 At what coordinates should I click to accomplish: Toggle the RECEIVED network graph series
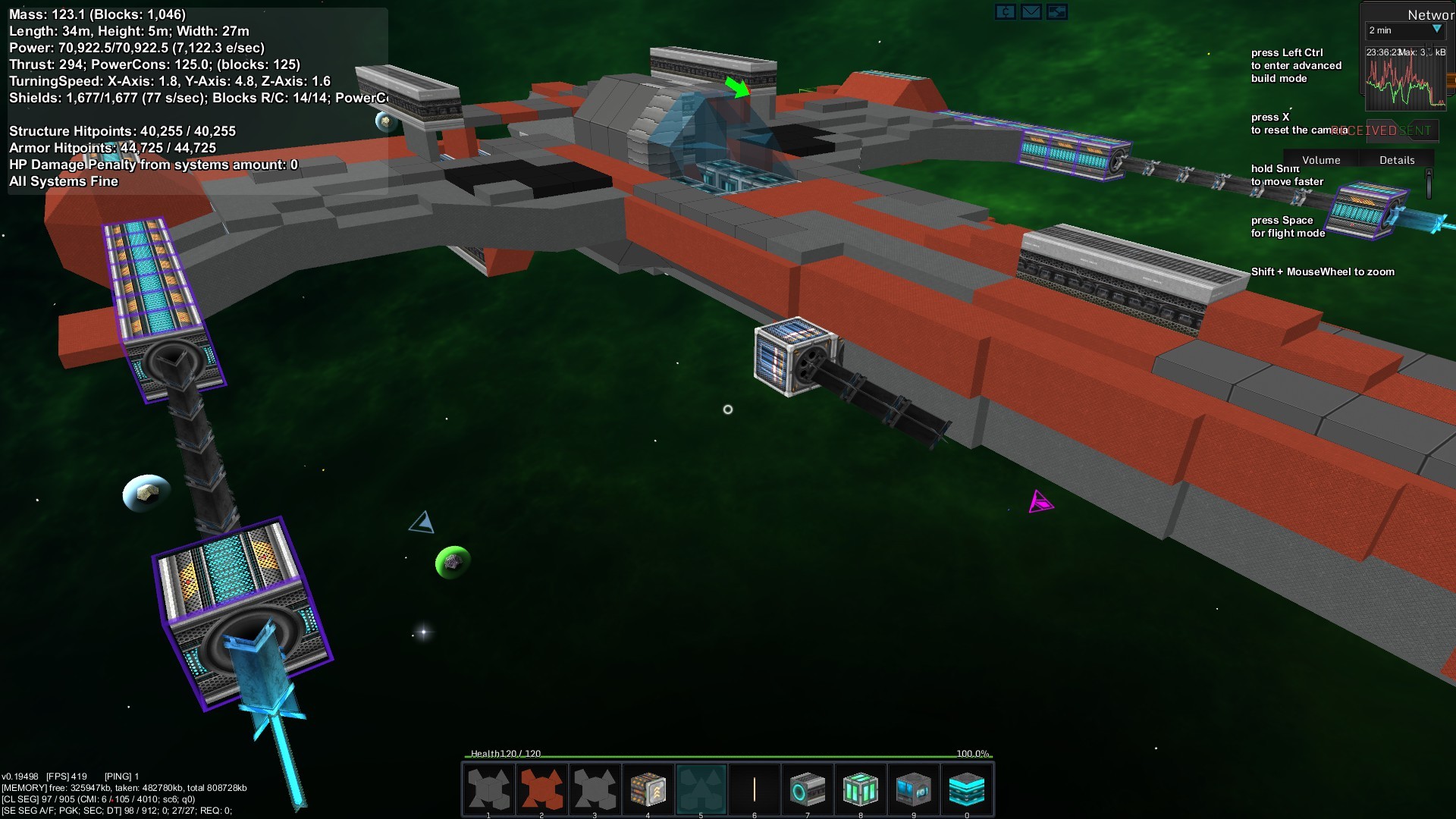click(1364, 130)
